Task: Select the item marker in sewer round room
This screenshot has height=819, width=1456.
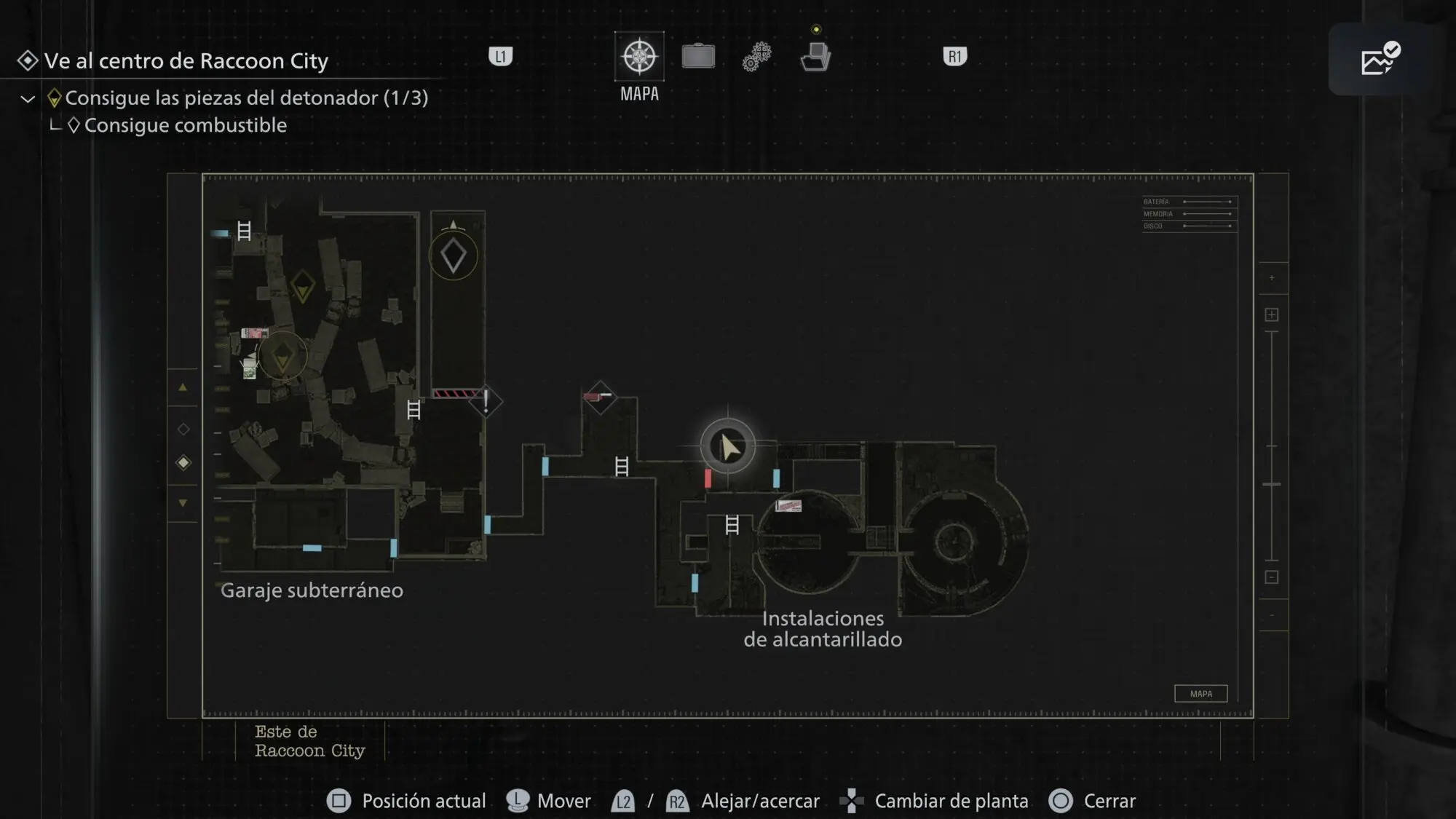Action: click(788, 505)
